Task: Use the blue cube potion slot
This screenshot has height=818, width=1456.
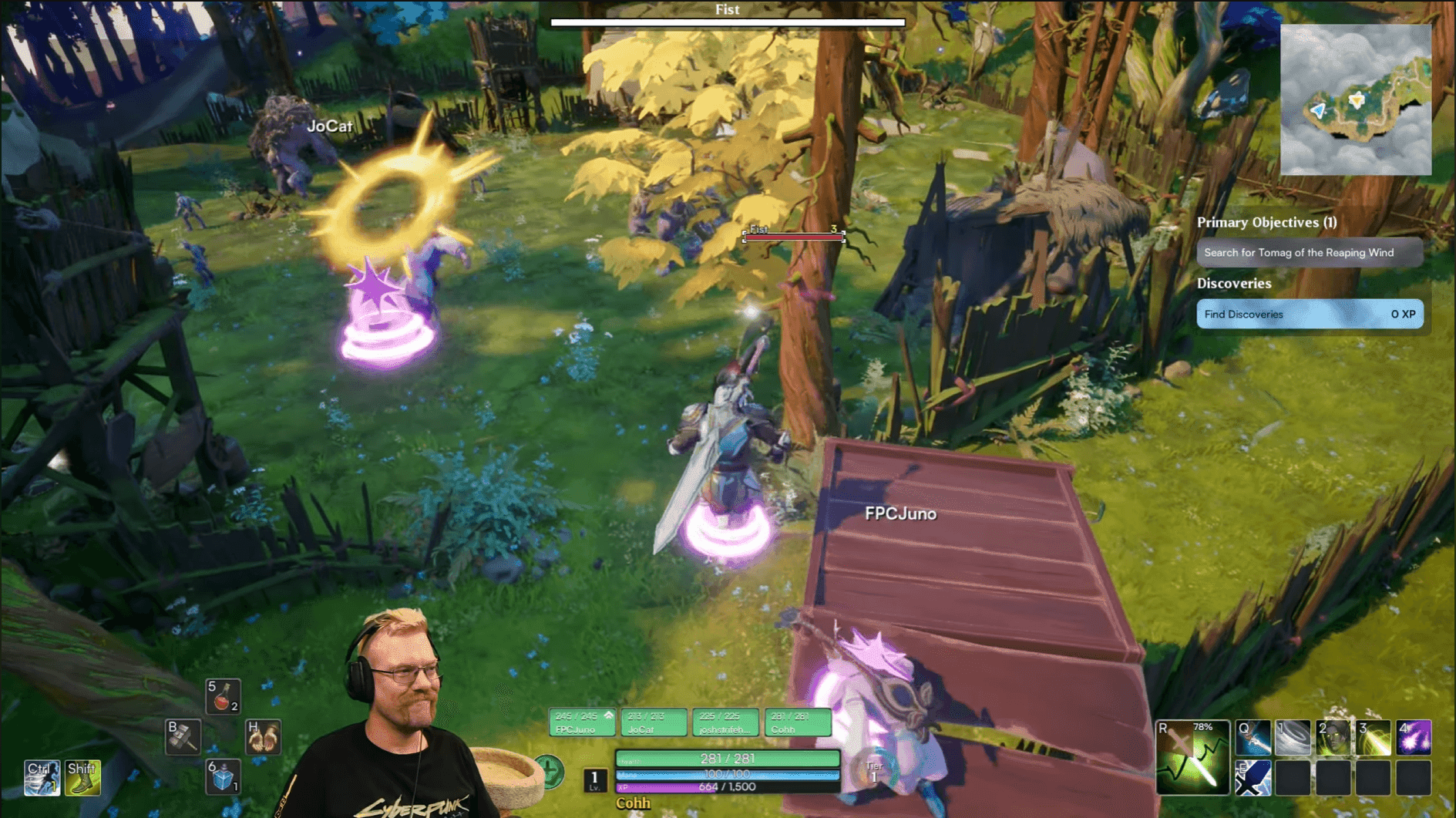Action: [223, 777]
